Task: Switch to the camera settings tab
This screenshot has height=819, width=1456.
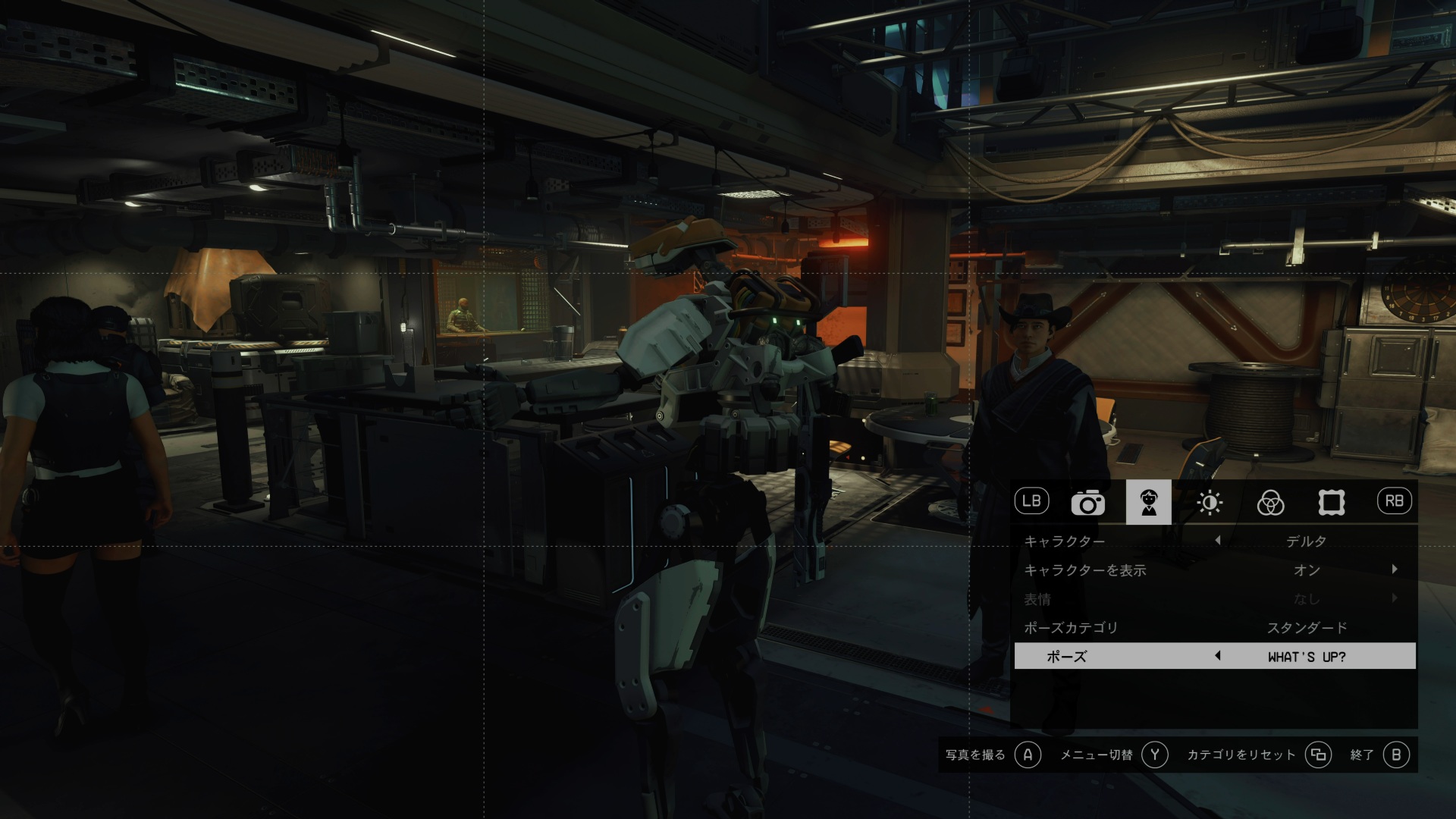Action: pos(1087,502)
